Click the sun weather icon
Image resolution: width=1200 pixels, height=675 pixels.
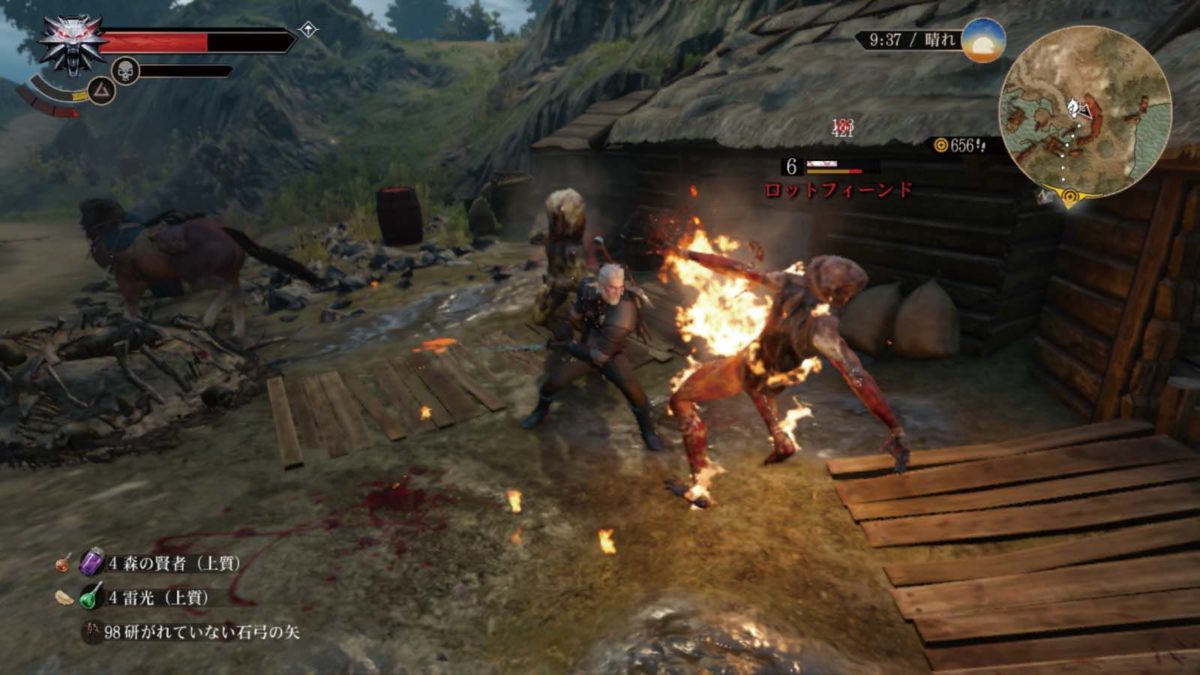(x=983, y=40)
